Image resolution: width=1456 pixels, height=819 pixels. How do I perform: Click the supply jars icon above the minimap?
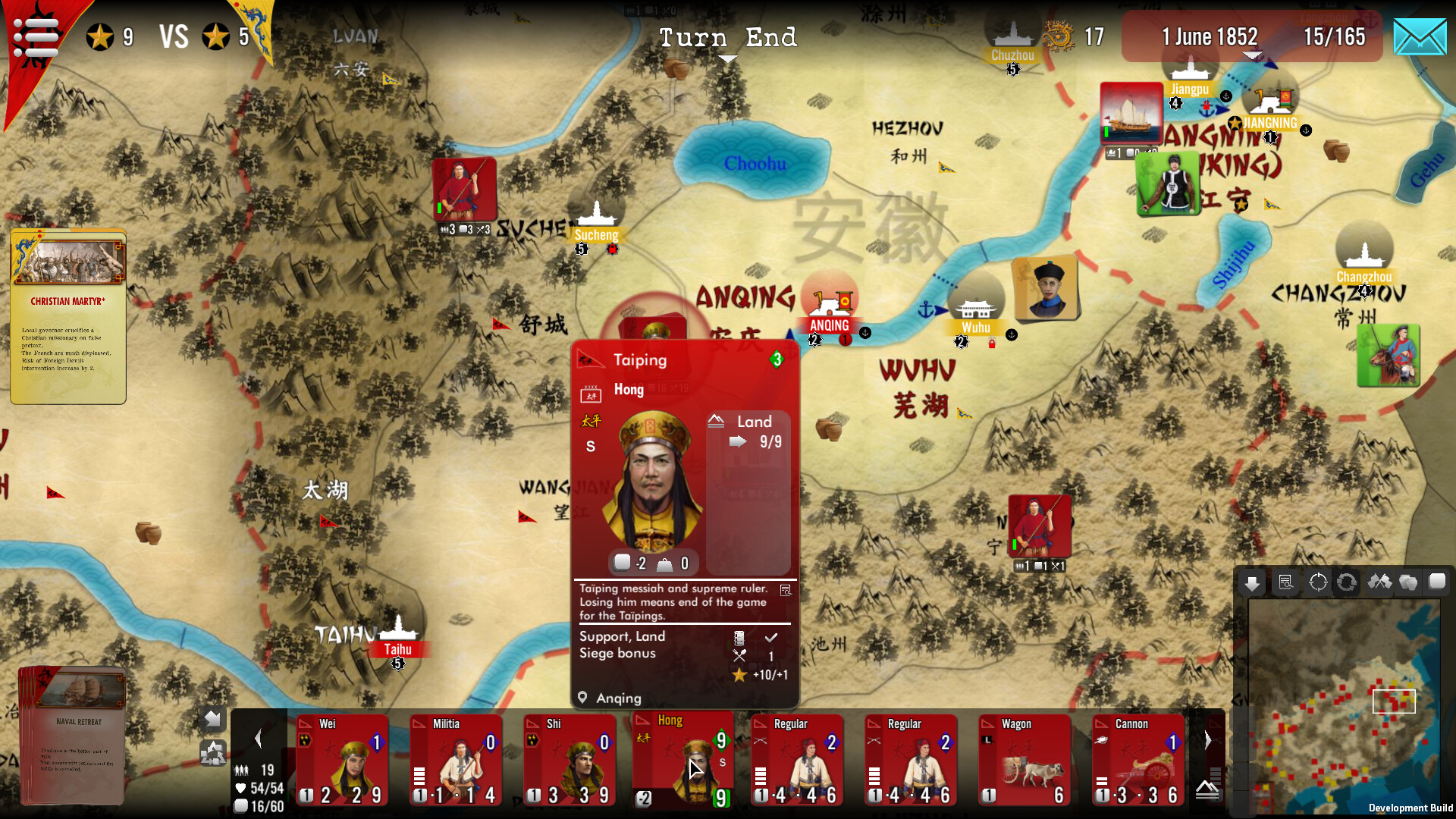pos(1409,582)
